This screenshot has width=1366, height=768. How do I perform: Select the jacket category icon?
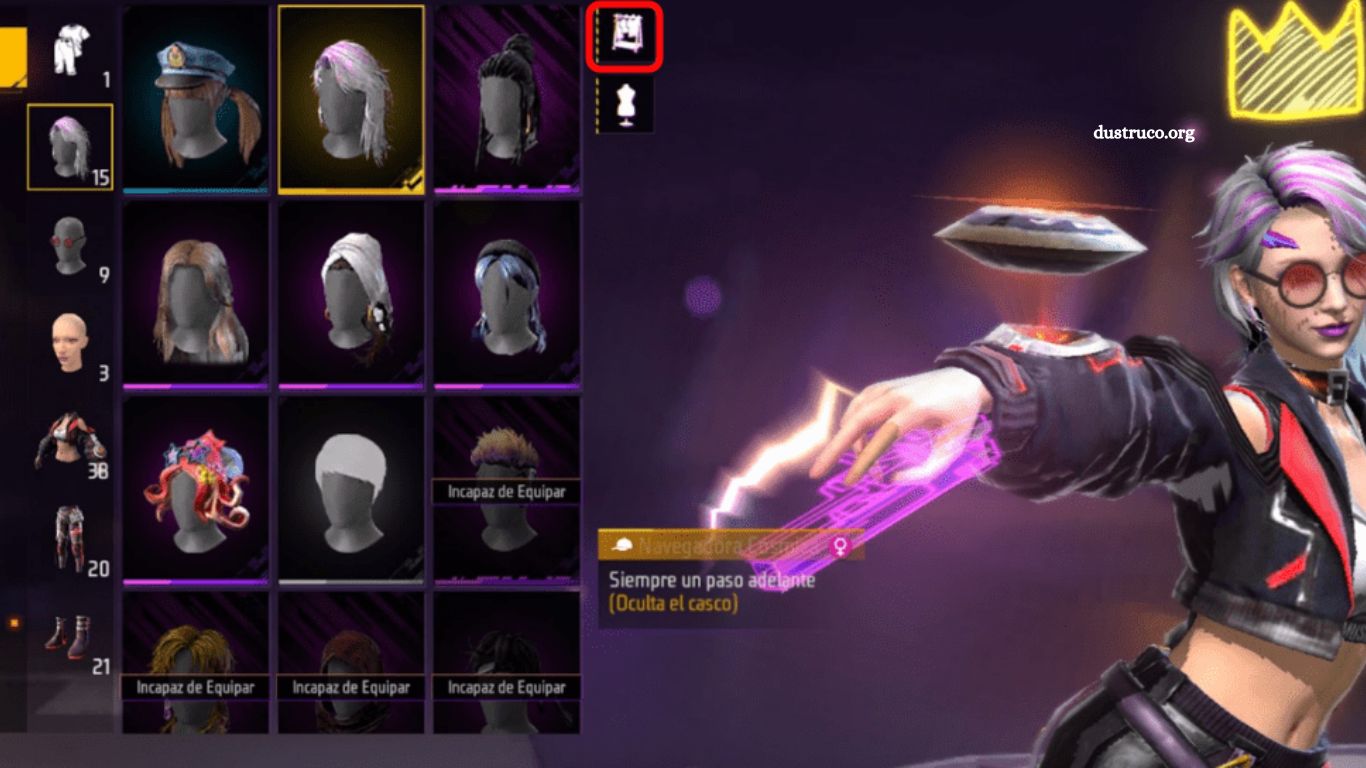pos(67,440)
